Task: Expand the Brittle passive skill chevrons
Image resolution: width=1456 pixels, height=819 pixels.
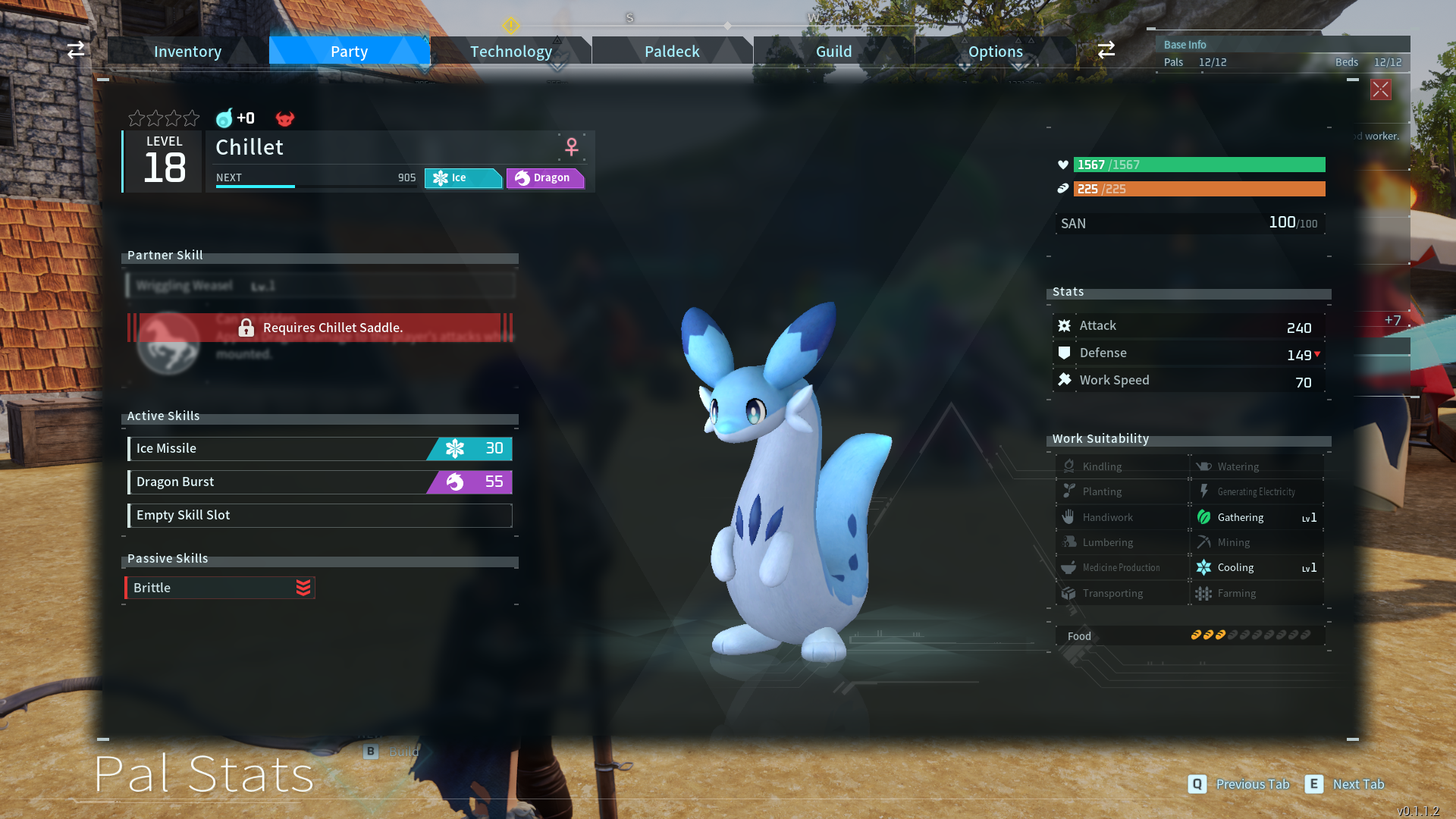Action: click(303, 587)
